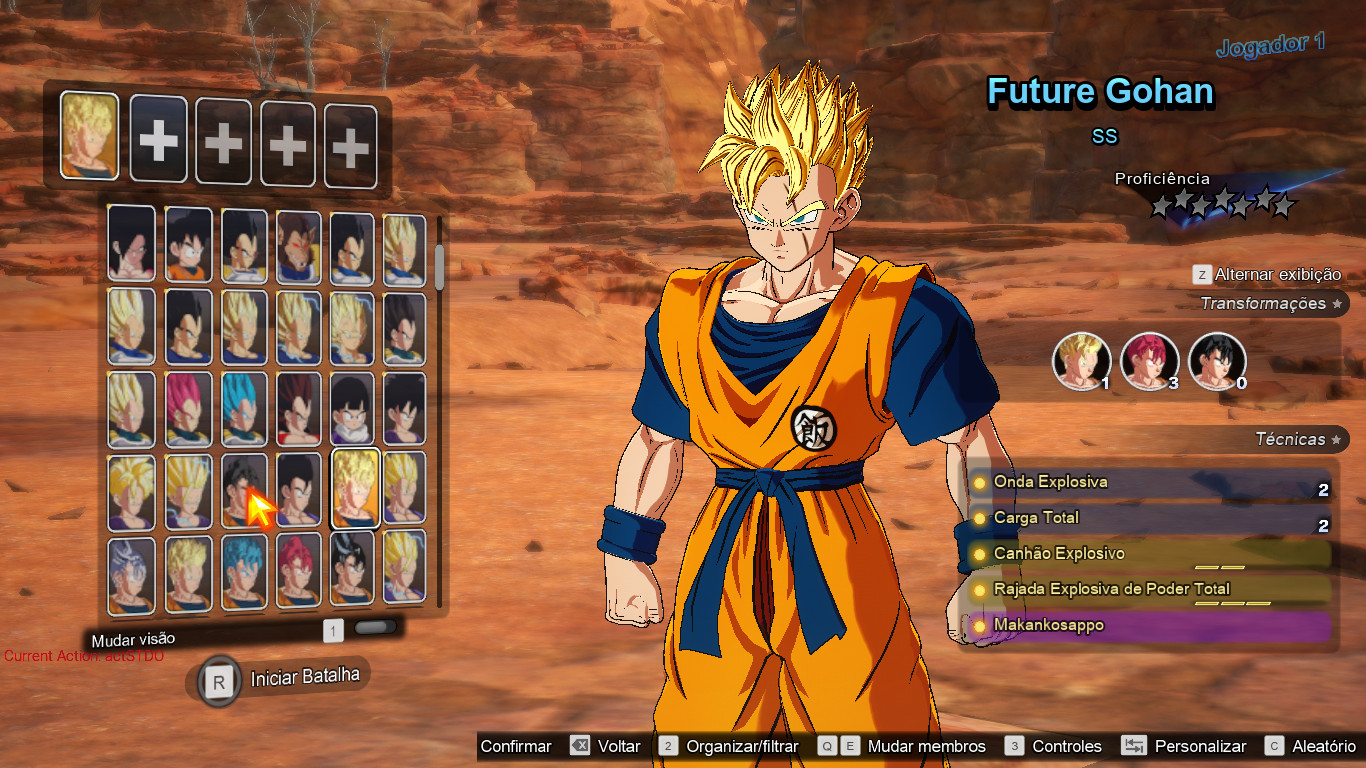Open the Onda Explosiva technique row
The width and height of the screenshot is (1366, 768).
pyautogui.click(x=1150, y=483)
